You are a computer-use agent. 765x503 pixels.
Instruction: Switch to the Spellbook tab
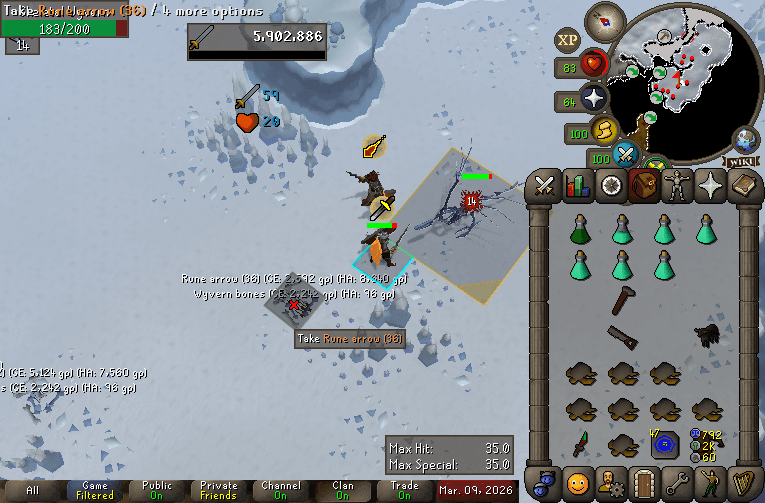point(742,185)
